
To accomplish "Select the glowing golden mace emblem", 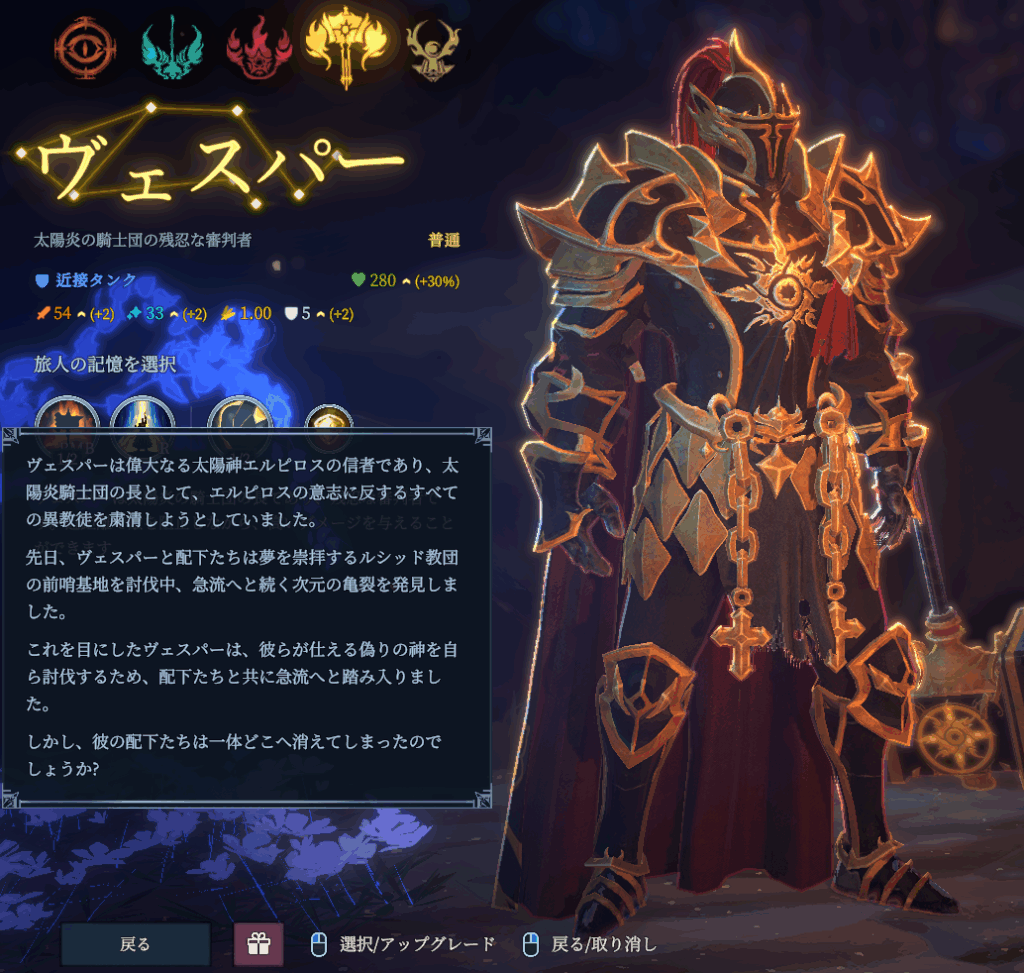I will click(345, 45).
